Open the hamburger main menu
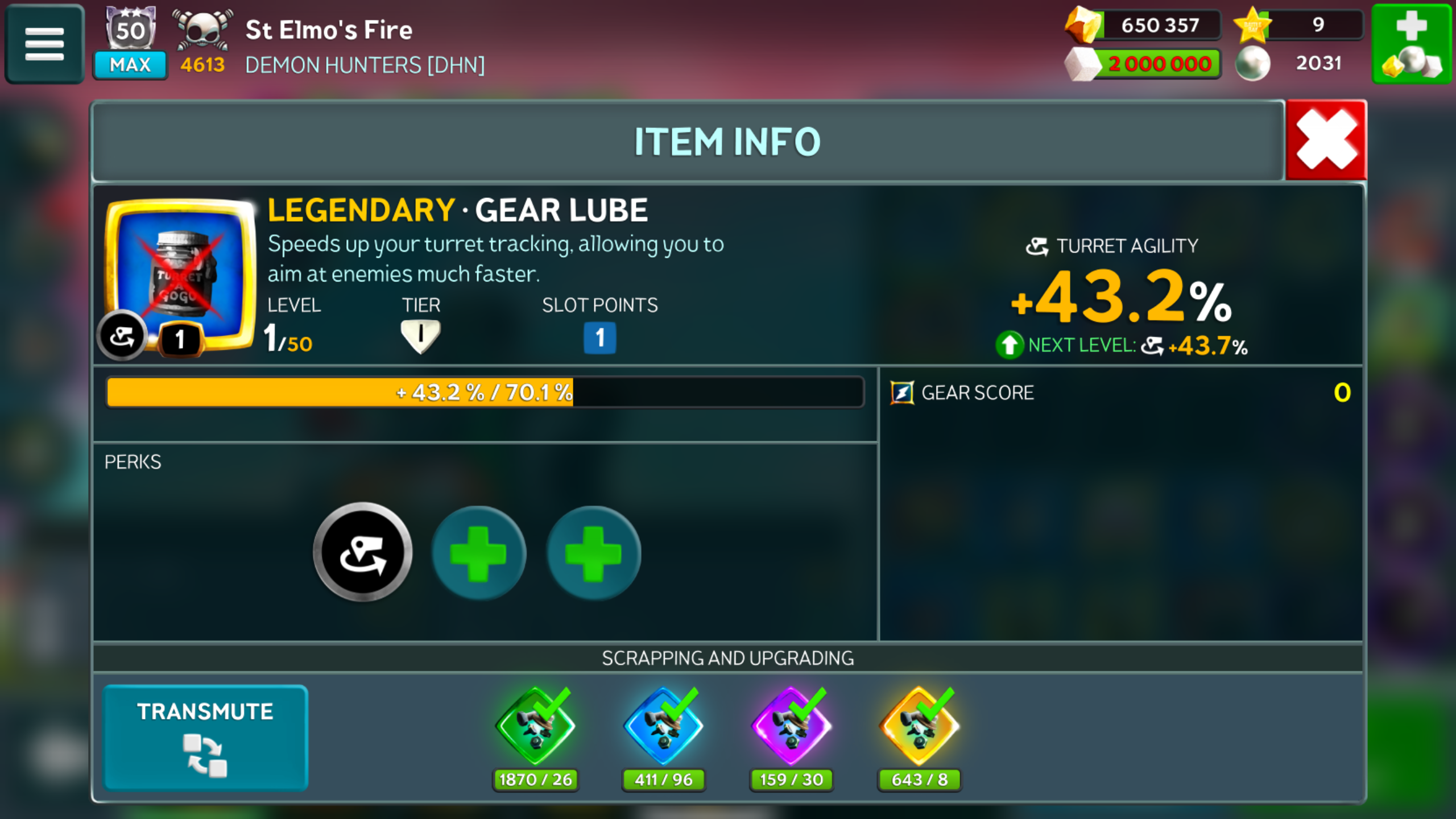The height and width of the screenshot is (819, 1456). click(x=44, y=43)
